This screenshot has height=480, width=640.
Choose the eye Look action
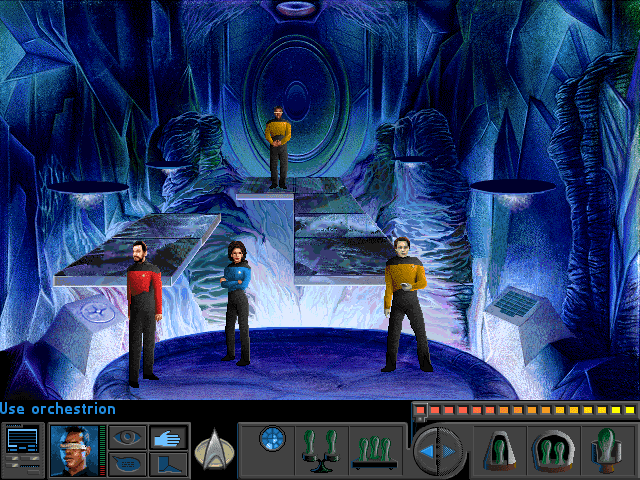[x=126, y=437]
